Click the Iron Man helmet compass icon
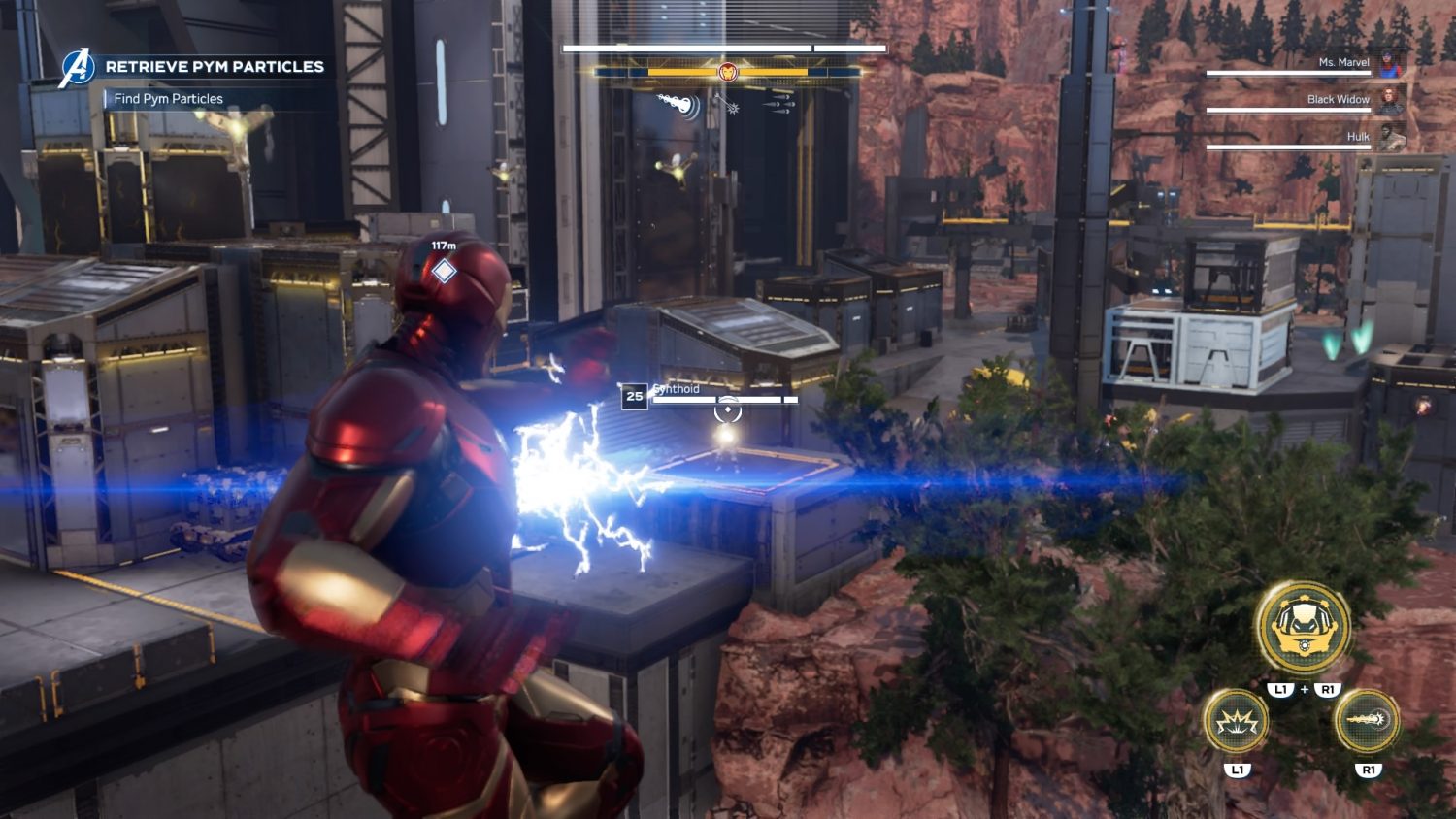The width and height of the screenshot is (1456, 819). pyautogui.click(x=727, y=72)
